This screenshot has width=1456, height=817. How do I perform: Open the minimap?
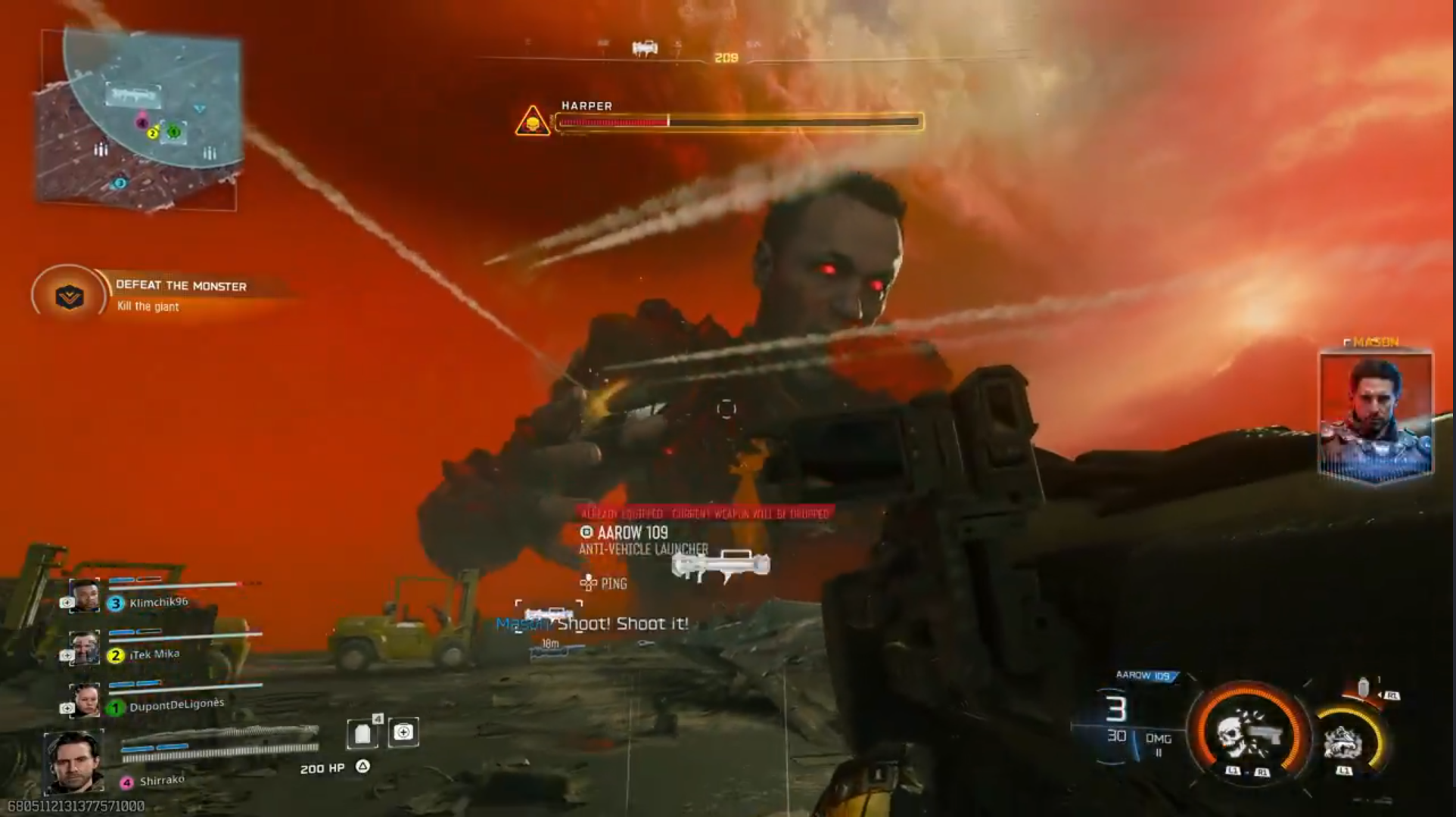pyautogui.click(x=140, y=121)
